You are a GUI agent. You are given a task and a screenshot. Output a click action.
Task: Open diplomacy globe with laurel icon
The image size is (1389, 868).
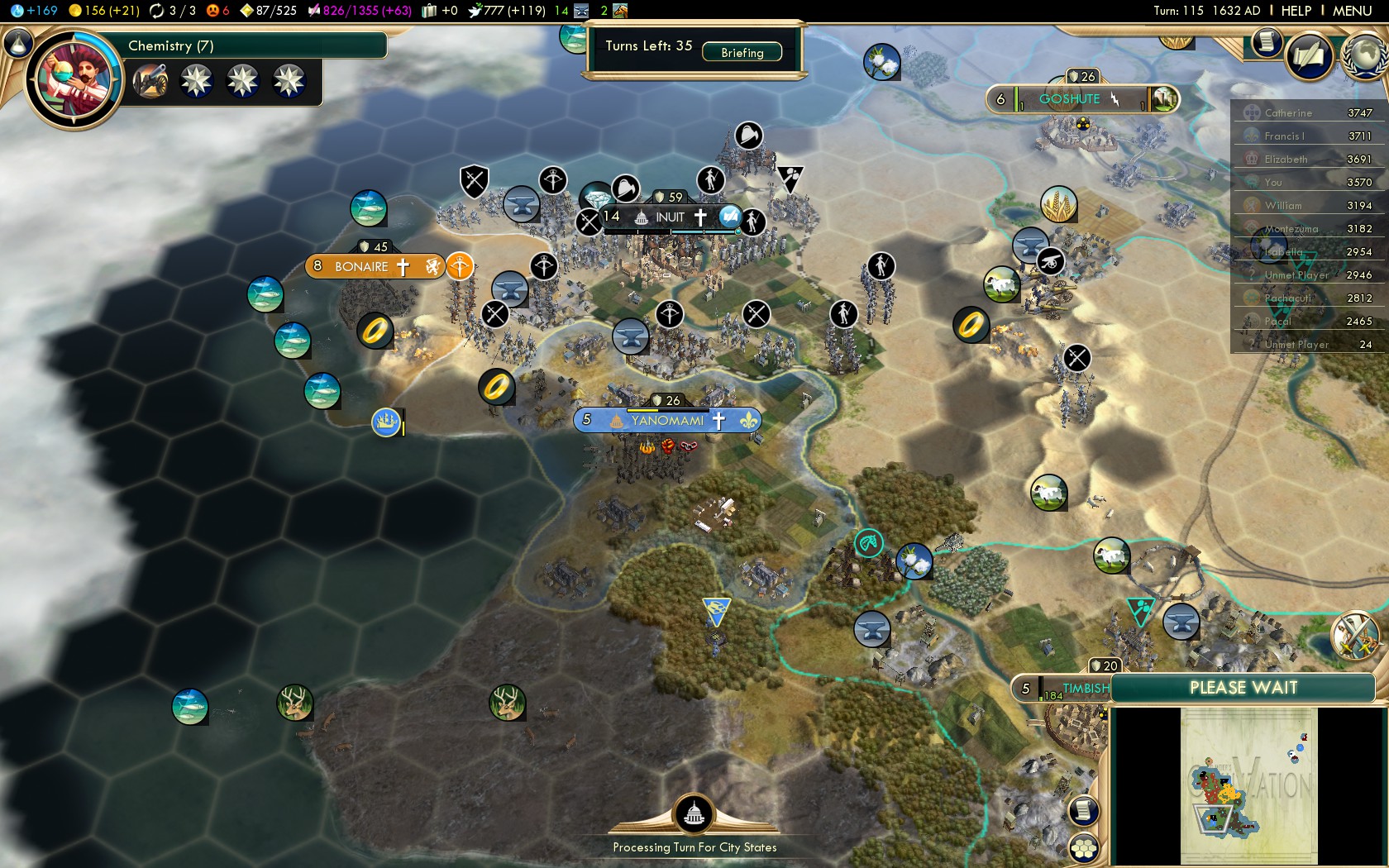(x=1364, y=55)
